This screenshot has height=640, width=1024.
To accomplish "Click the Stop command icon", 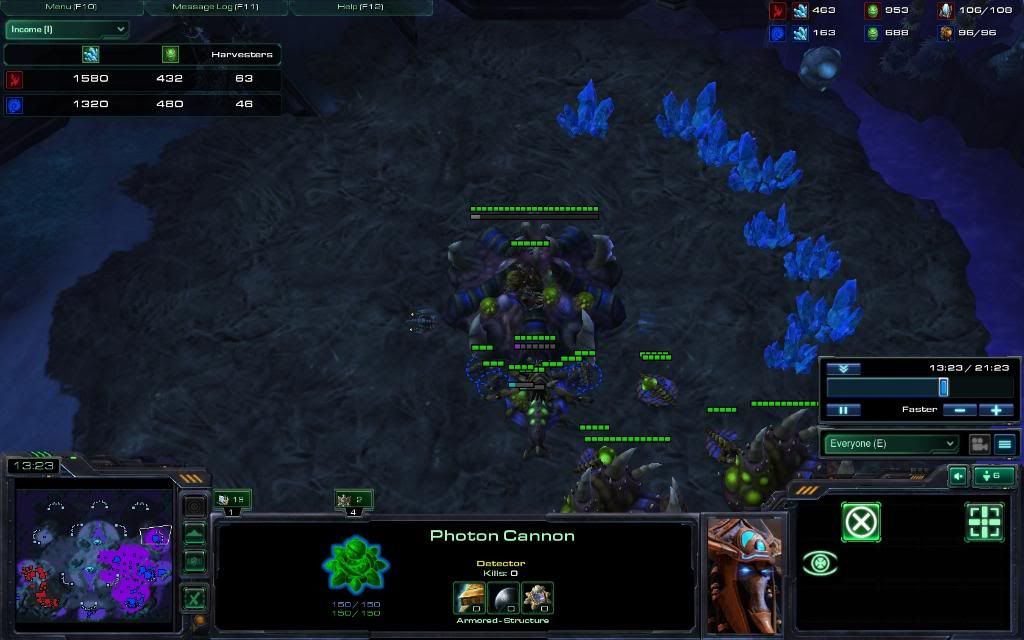I will (x=860, y=522).
